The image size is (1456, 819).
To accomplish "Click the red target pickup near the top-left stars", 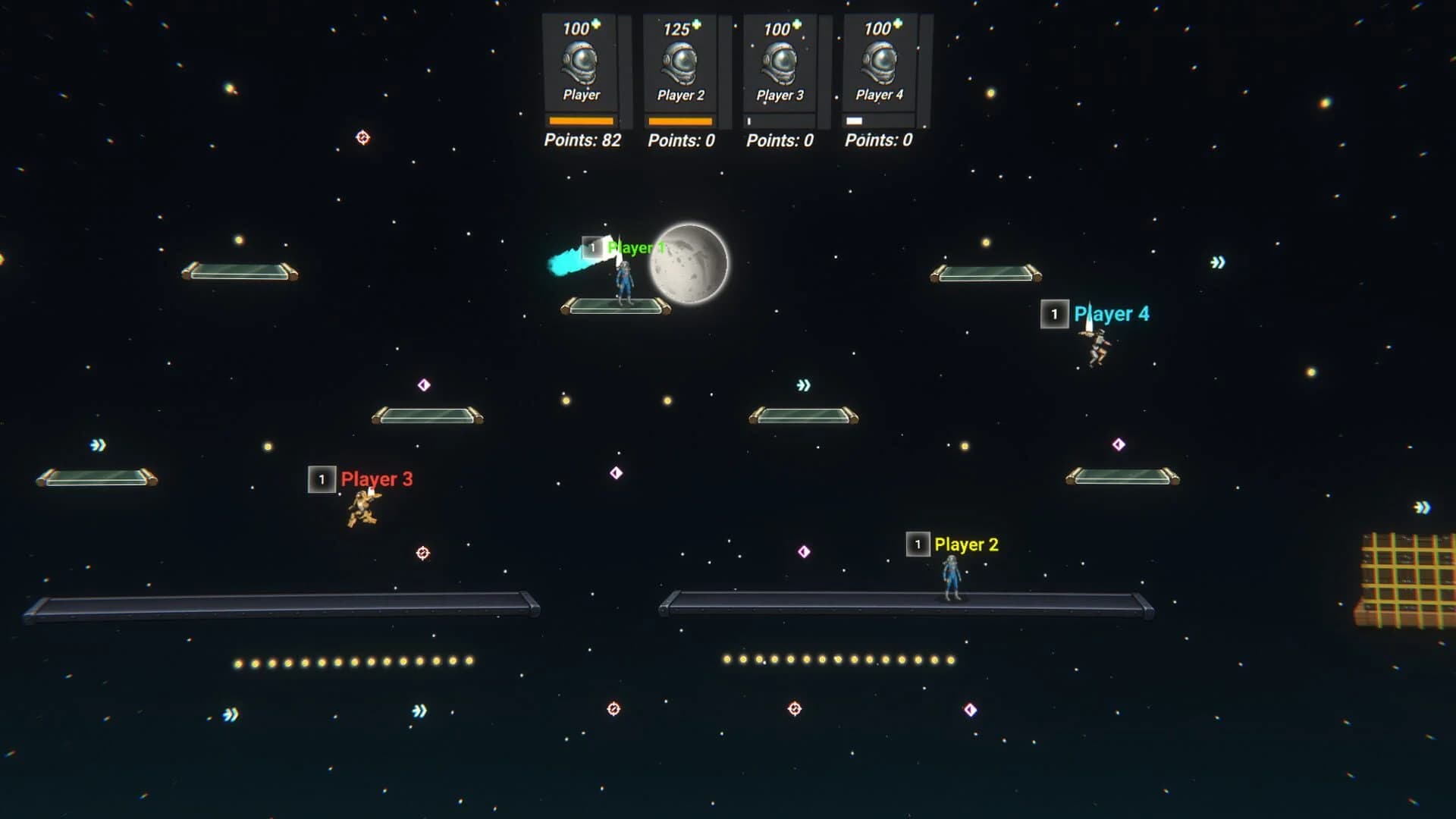I will pos(363,137).
